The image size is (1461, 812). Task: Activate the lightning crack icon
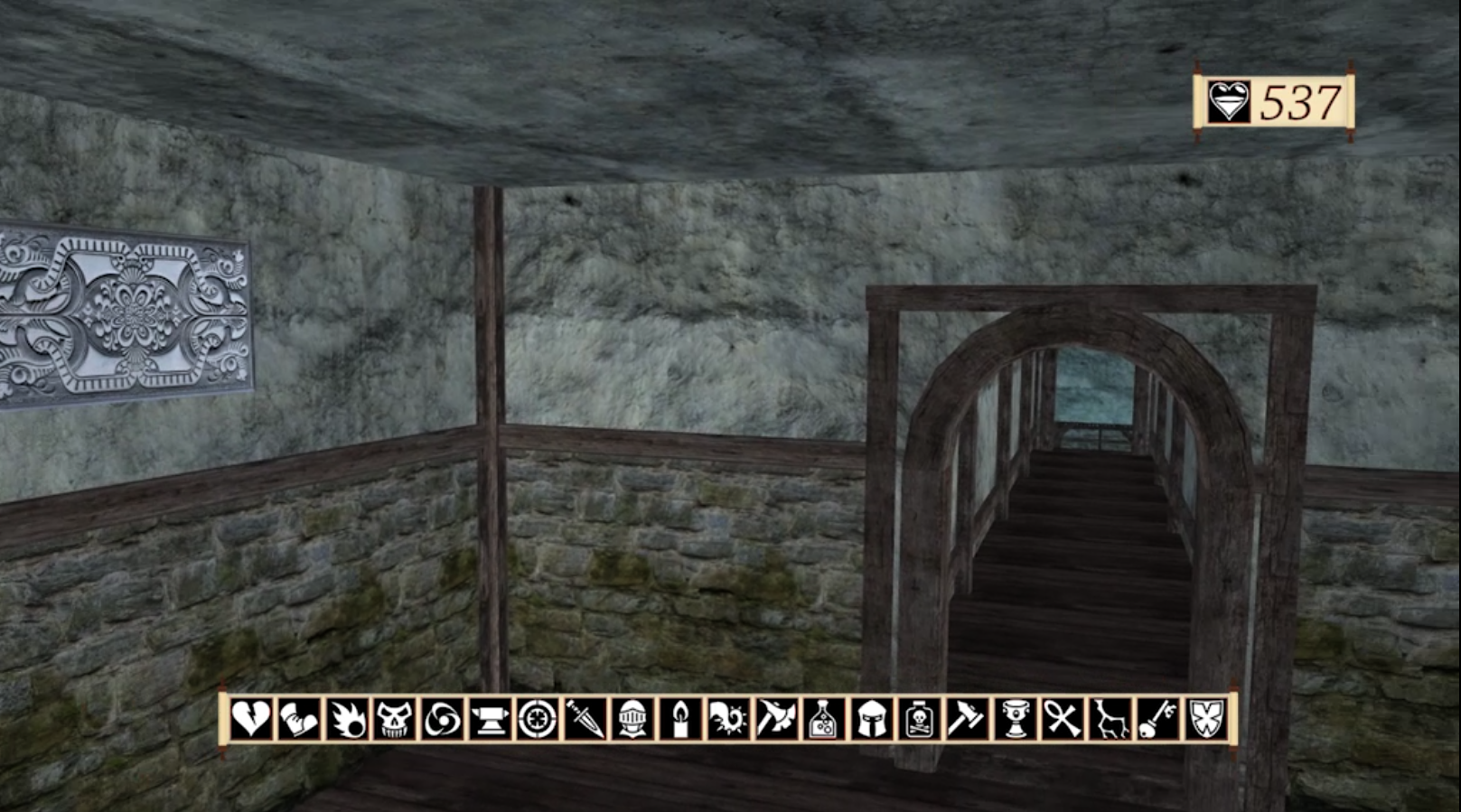(x=1110, y=720)
